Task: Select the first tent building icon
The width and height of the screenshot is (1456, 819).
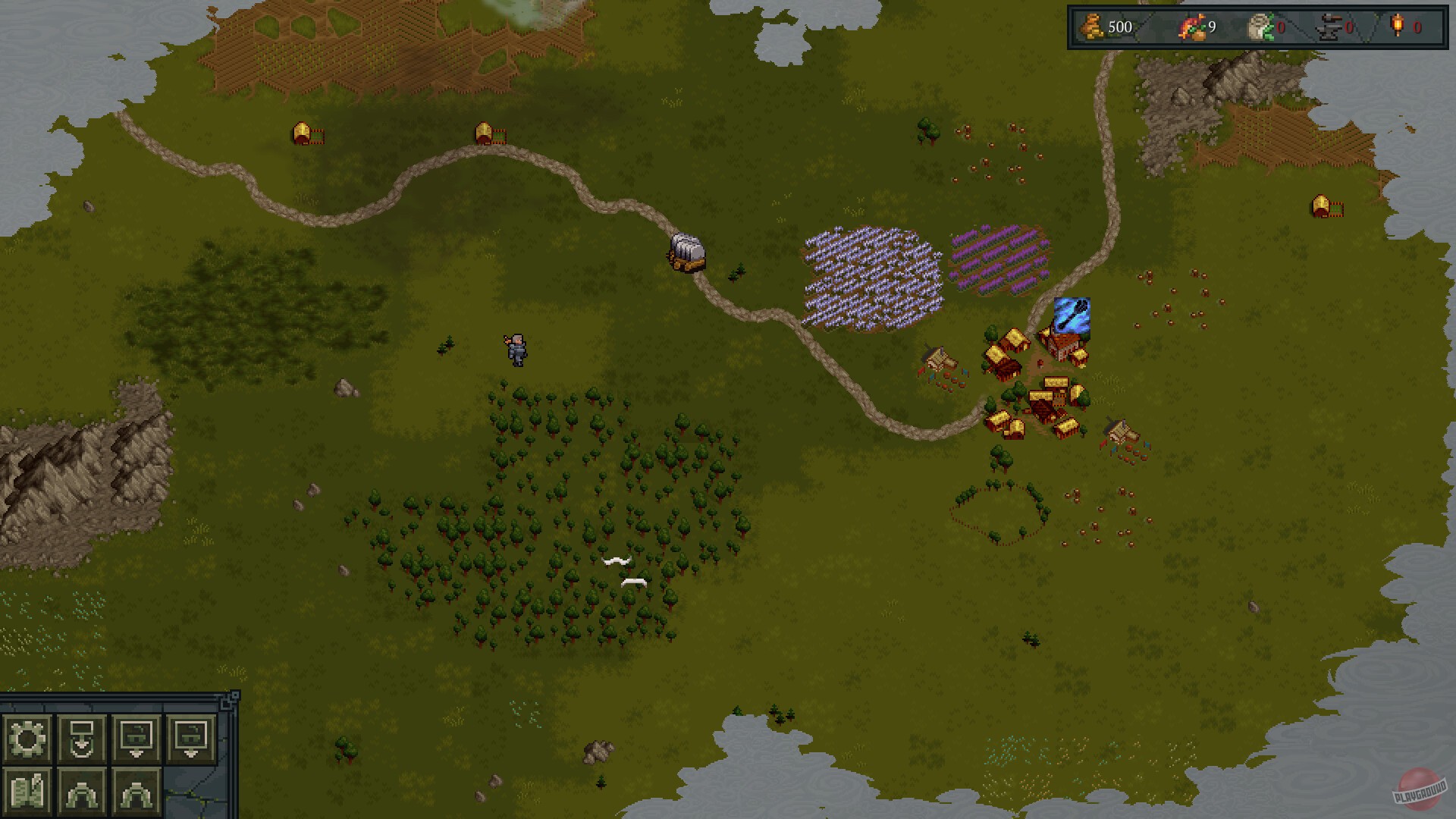Action: coord(82,792)
